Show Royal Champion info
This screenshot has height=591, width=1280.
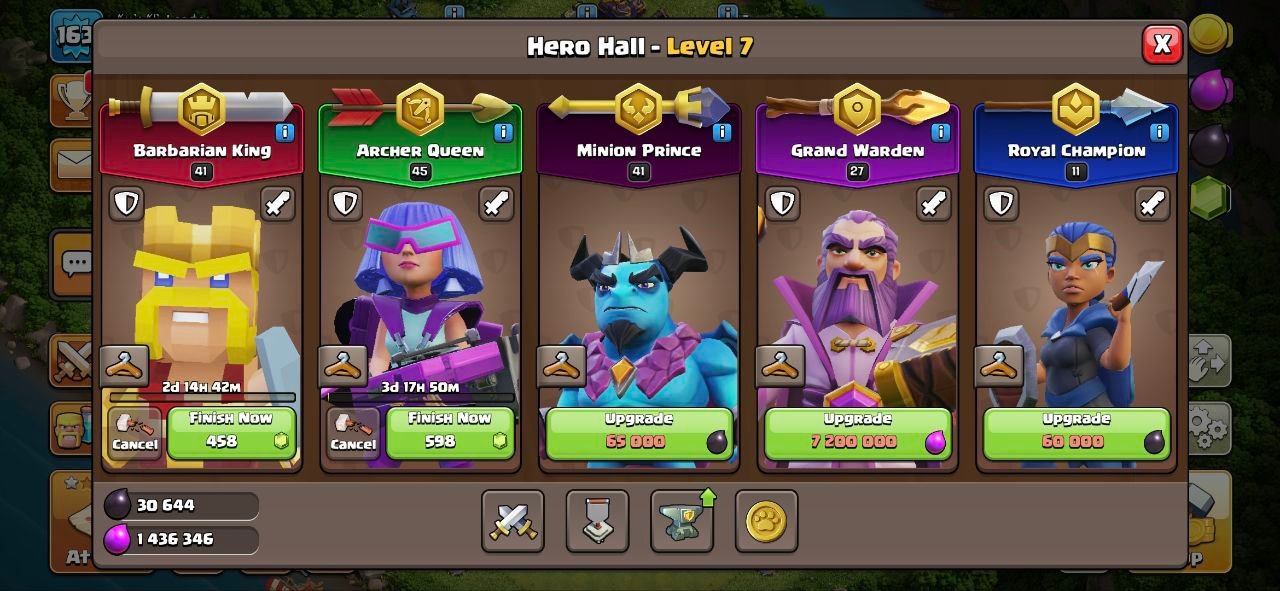click(1160, 132)
